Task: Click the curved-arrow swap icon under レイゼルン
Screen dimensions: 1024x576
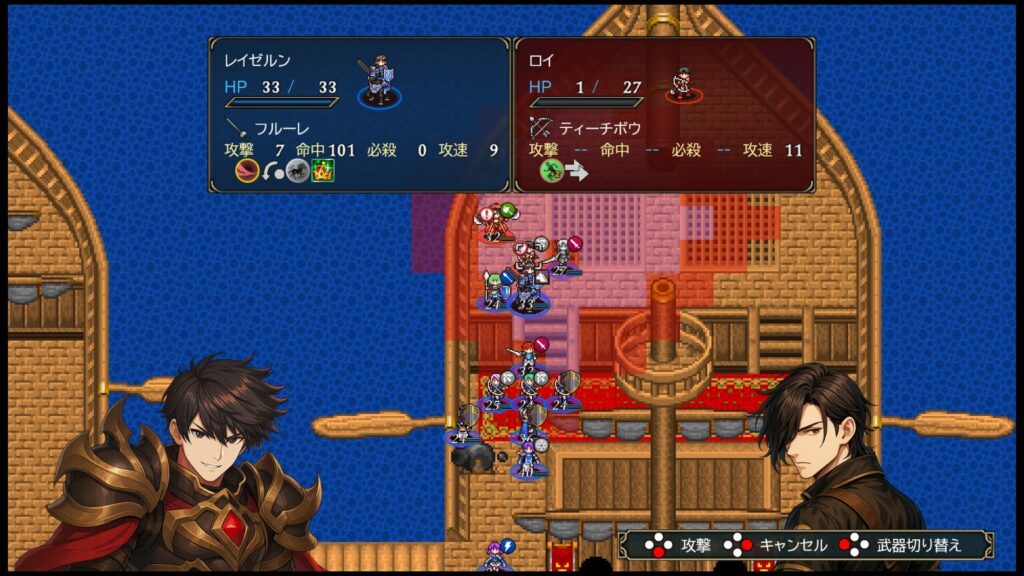Action: pos(271,172)
